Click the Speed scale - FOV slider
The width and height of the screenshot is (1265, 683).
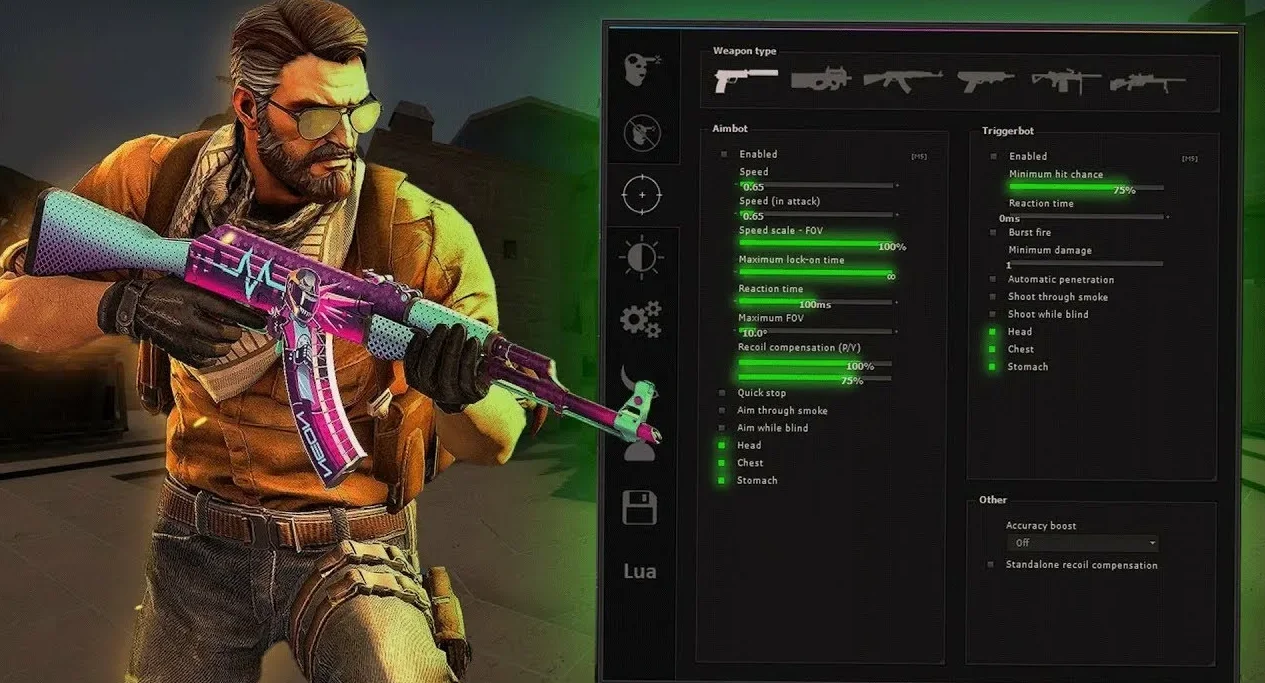coord(816,243)
